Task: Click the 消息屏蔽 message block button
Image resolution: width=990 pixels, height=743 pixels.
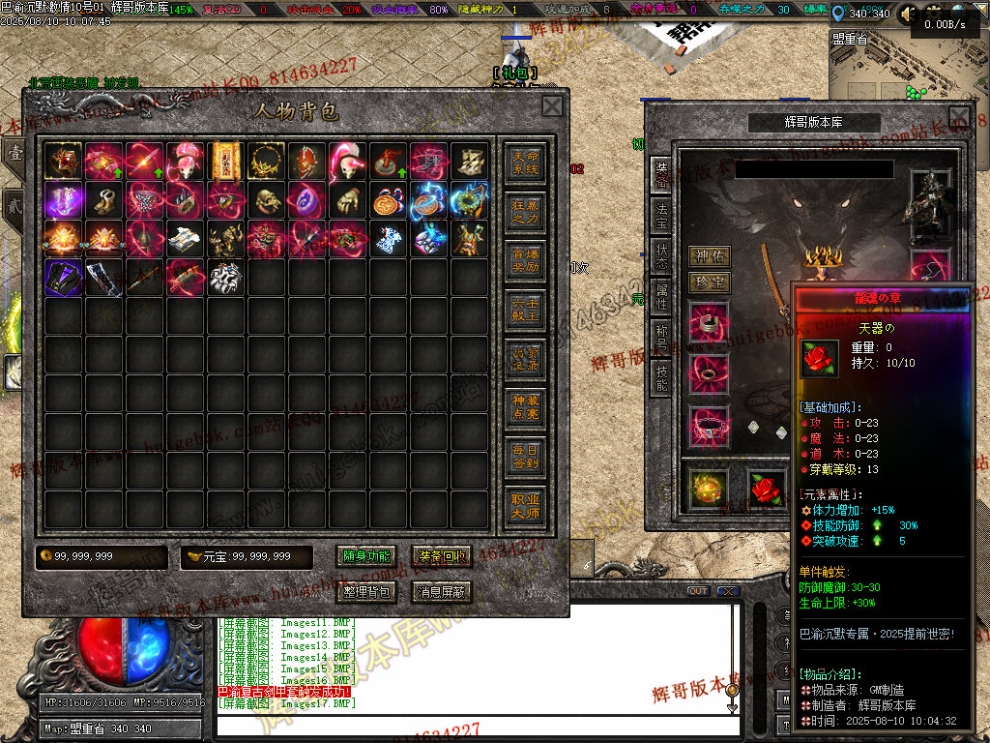Action: [x=441, y=592]
